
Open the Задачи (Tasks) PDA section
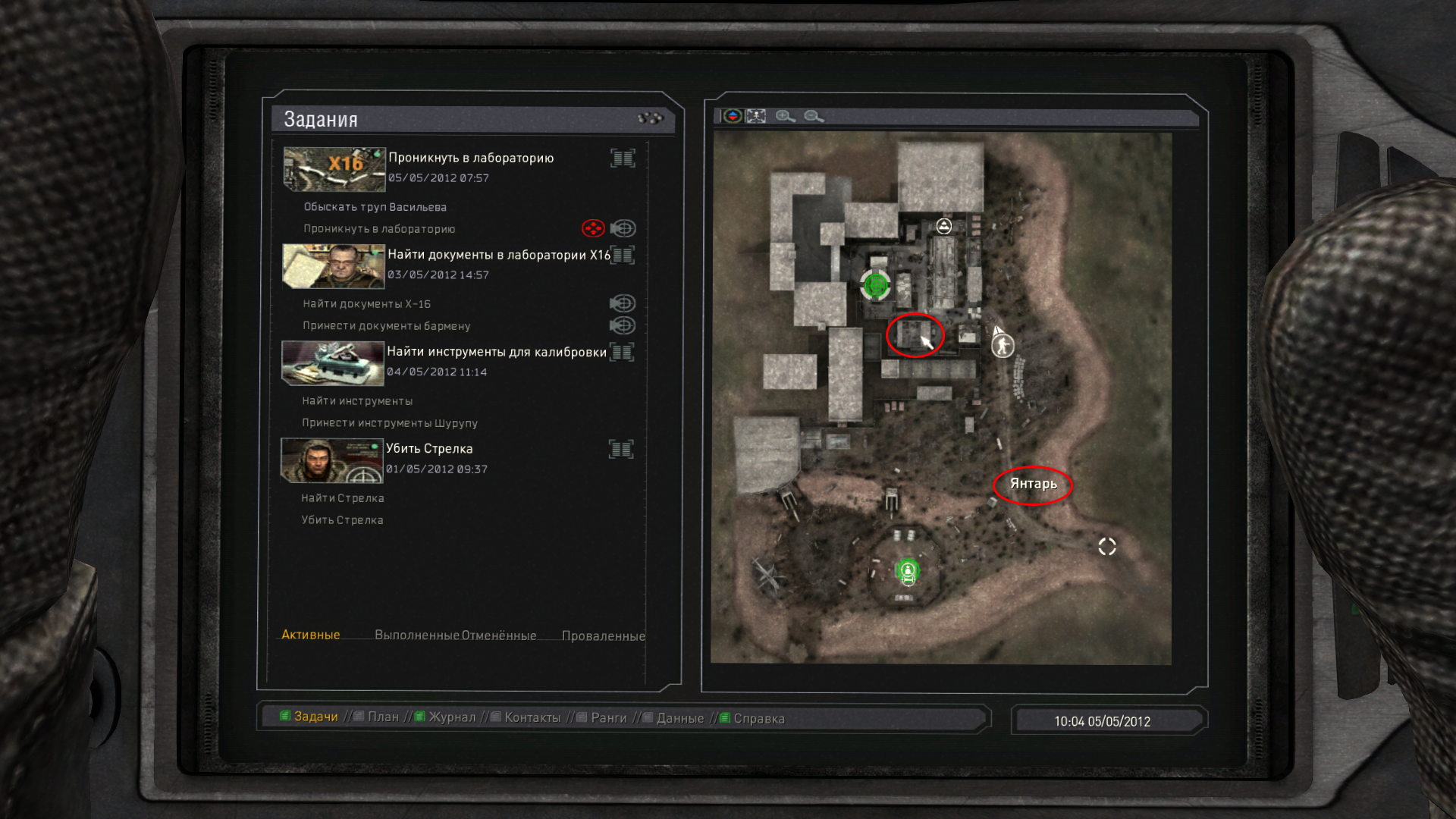coord(315,717)
